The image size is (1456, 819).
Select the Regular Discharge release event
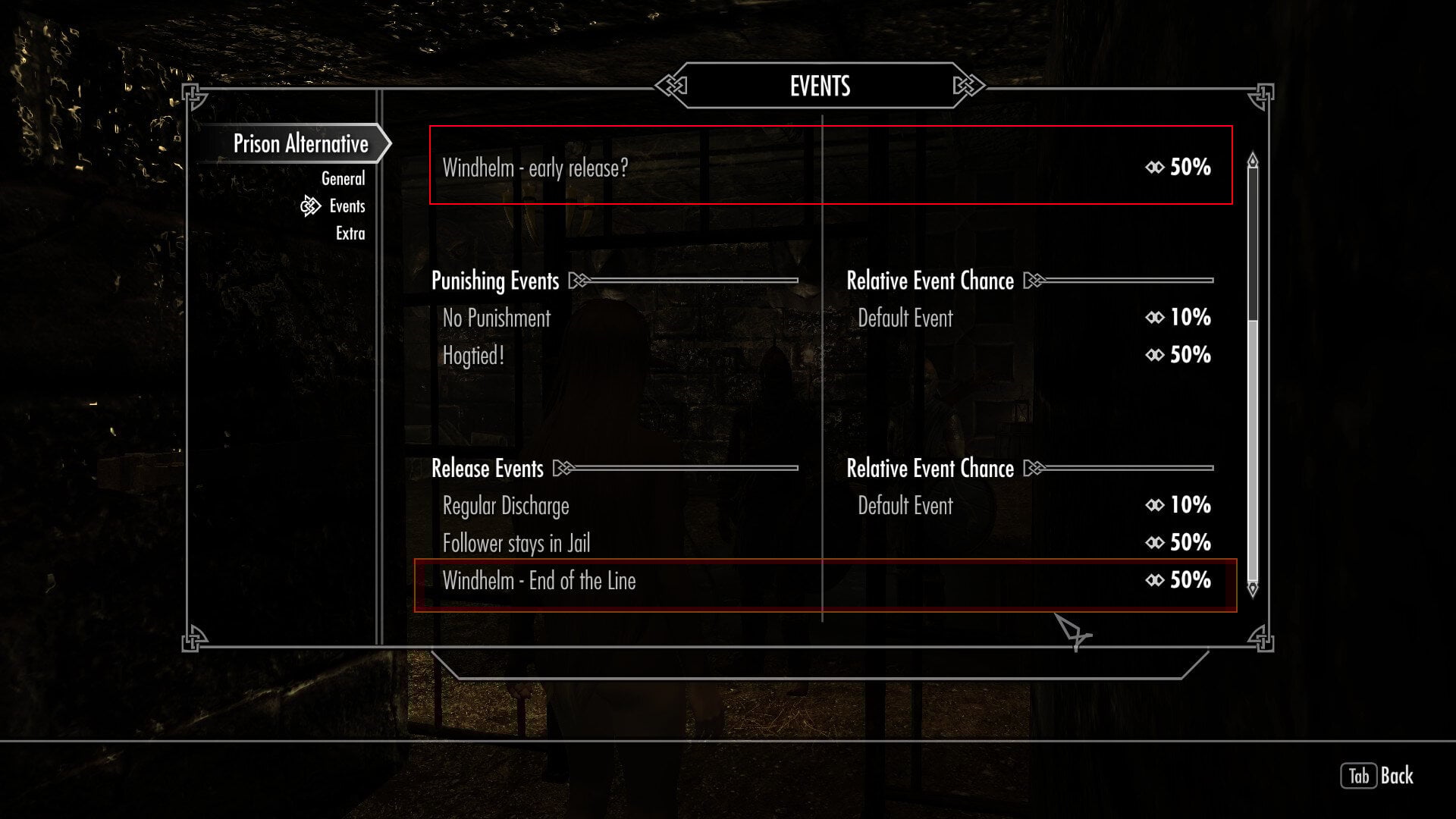pyautogui.click(x=505, y=505)
